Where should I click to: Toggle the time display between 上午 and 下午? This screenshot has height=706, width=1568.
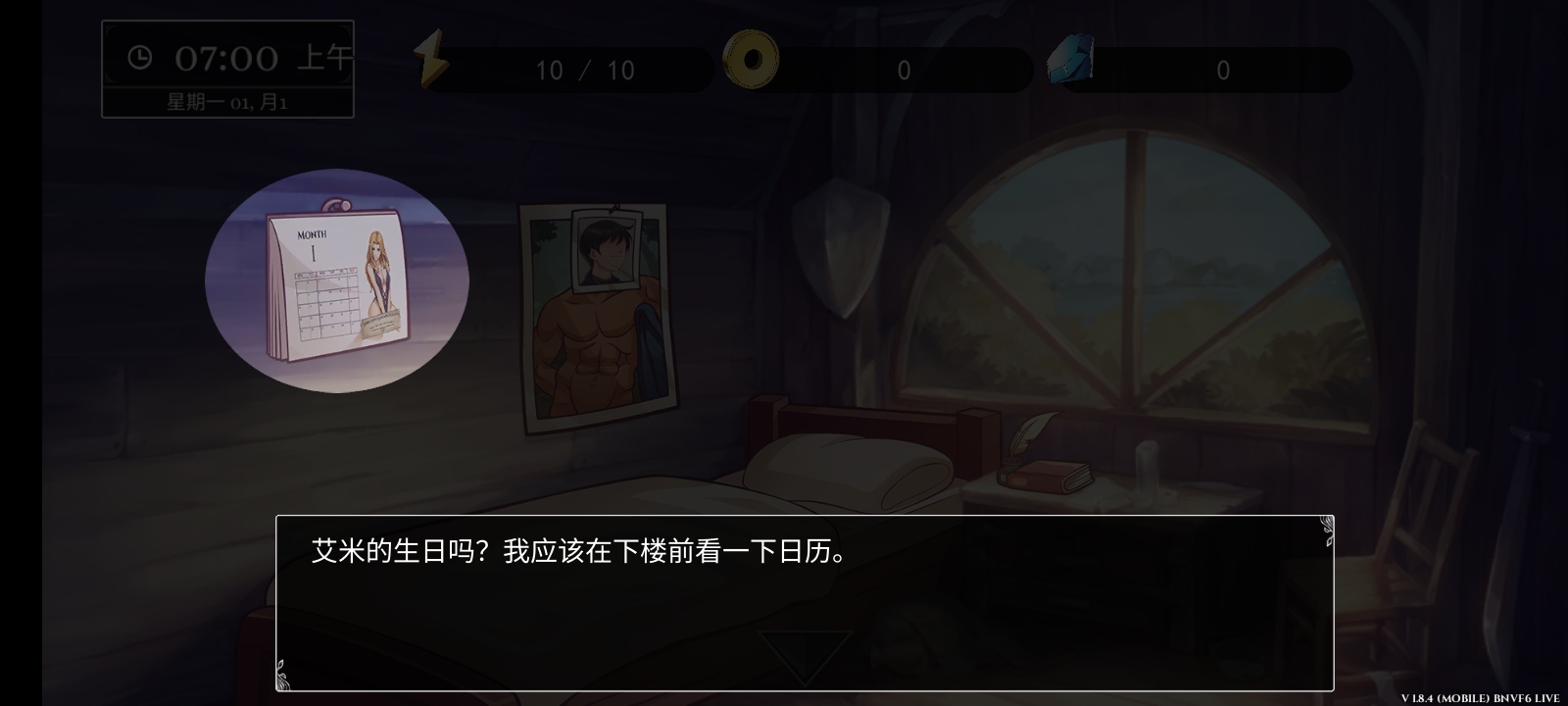(323, 59)
